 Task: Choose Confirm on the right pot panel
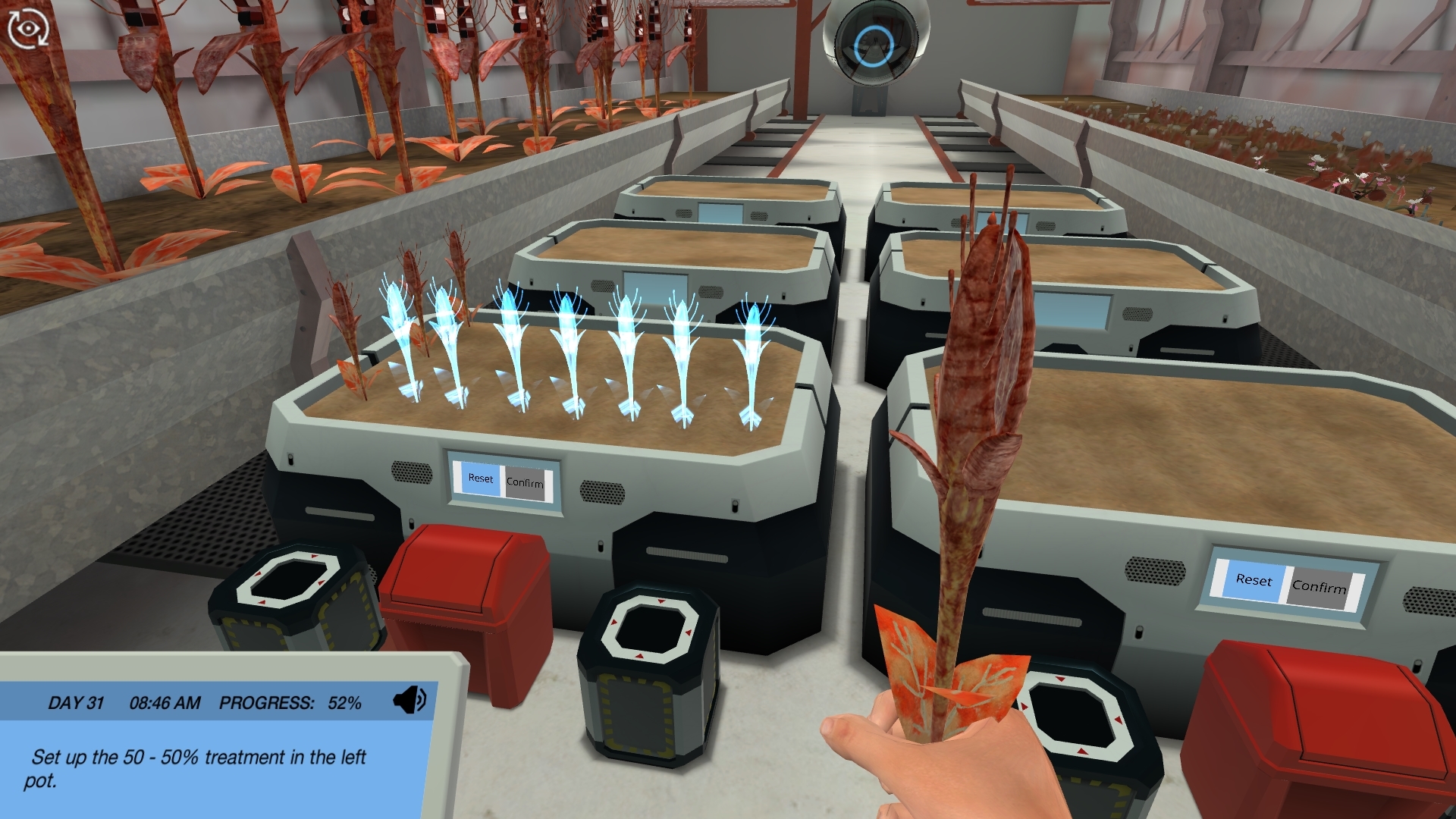click(x=1319, y=587)
